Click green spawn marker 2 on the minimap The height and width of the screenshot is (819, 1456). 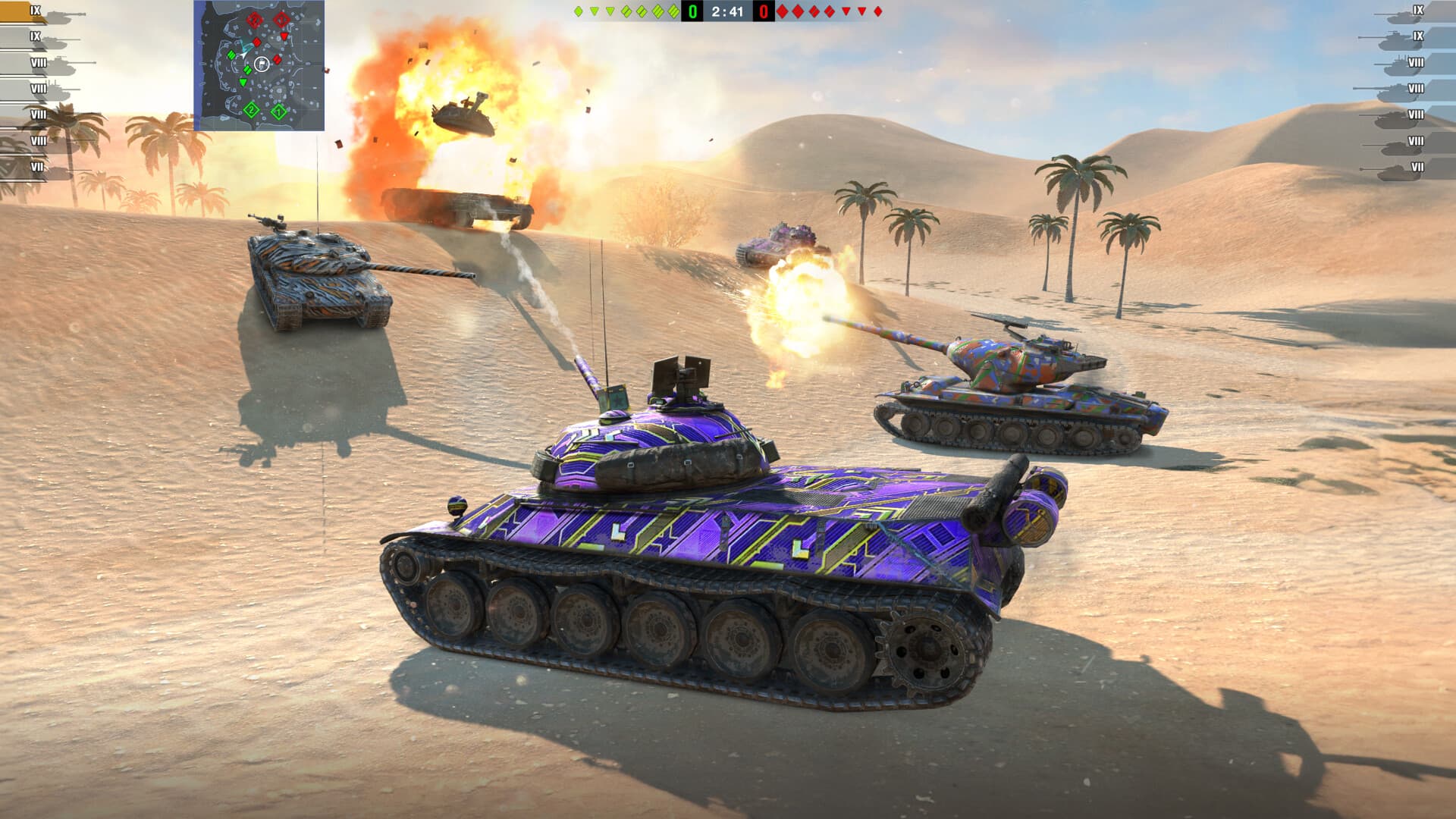[251, 110]
